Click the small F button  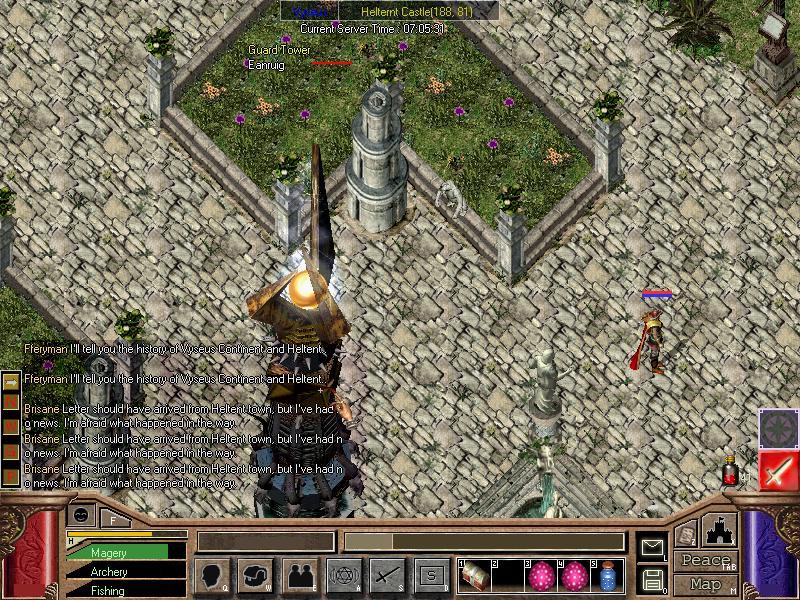114,517
